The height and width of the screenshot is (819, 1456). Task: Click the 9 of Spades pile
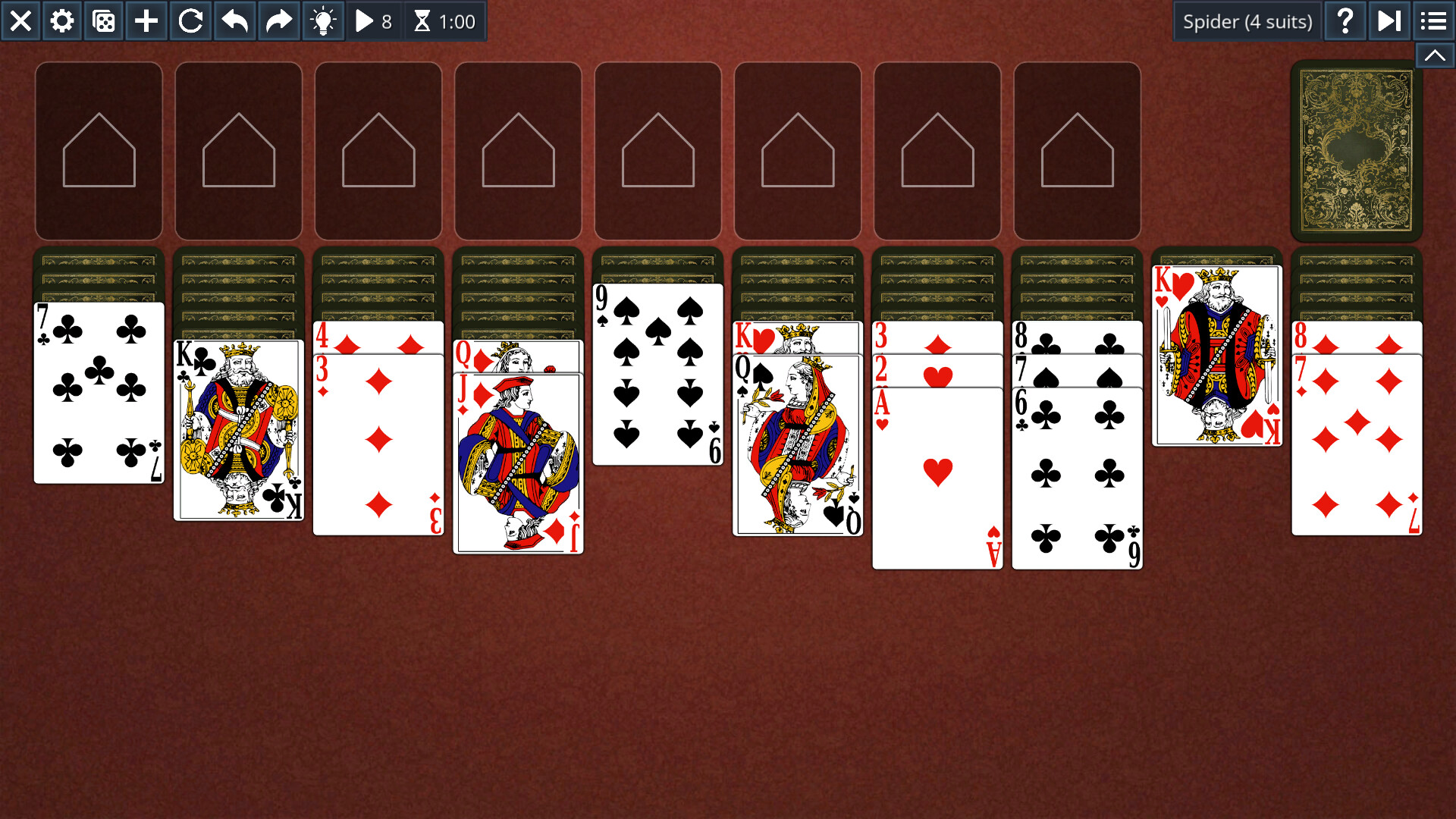[657, 372]
